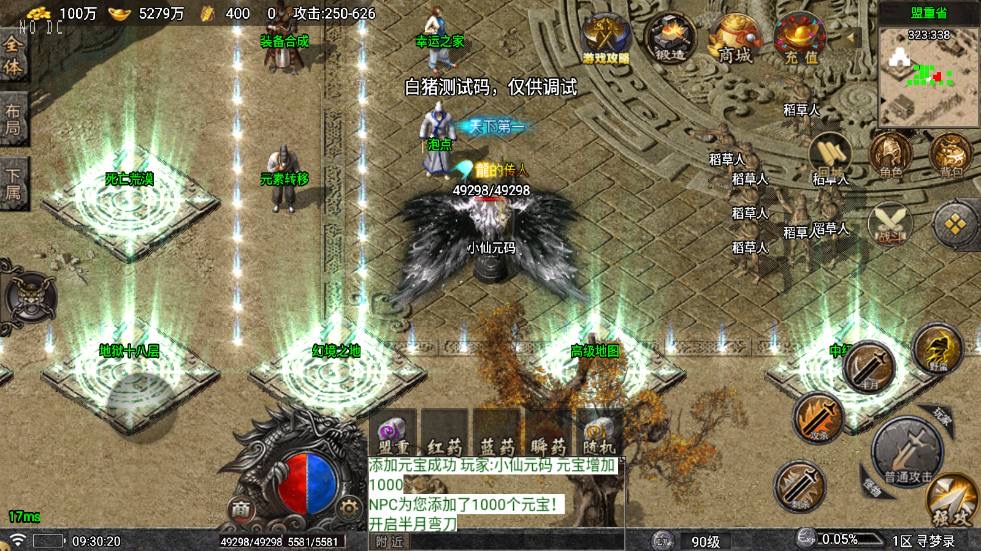
Task: Open the 游戏攻略 game guide
Action: click(606, 38)
